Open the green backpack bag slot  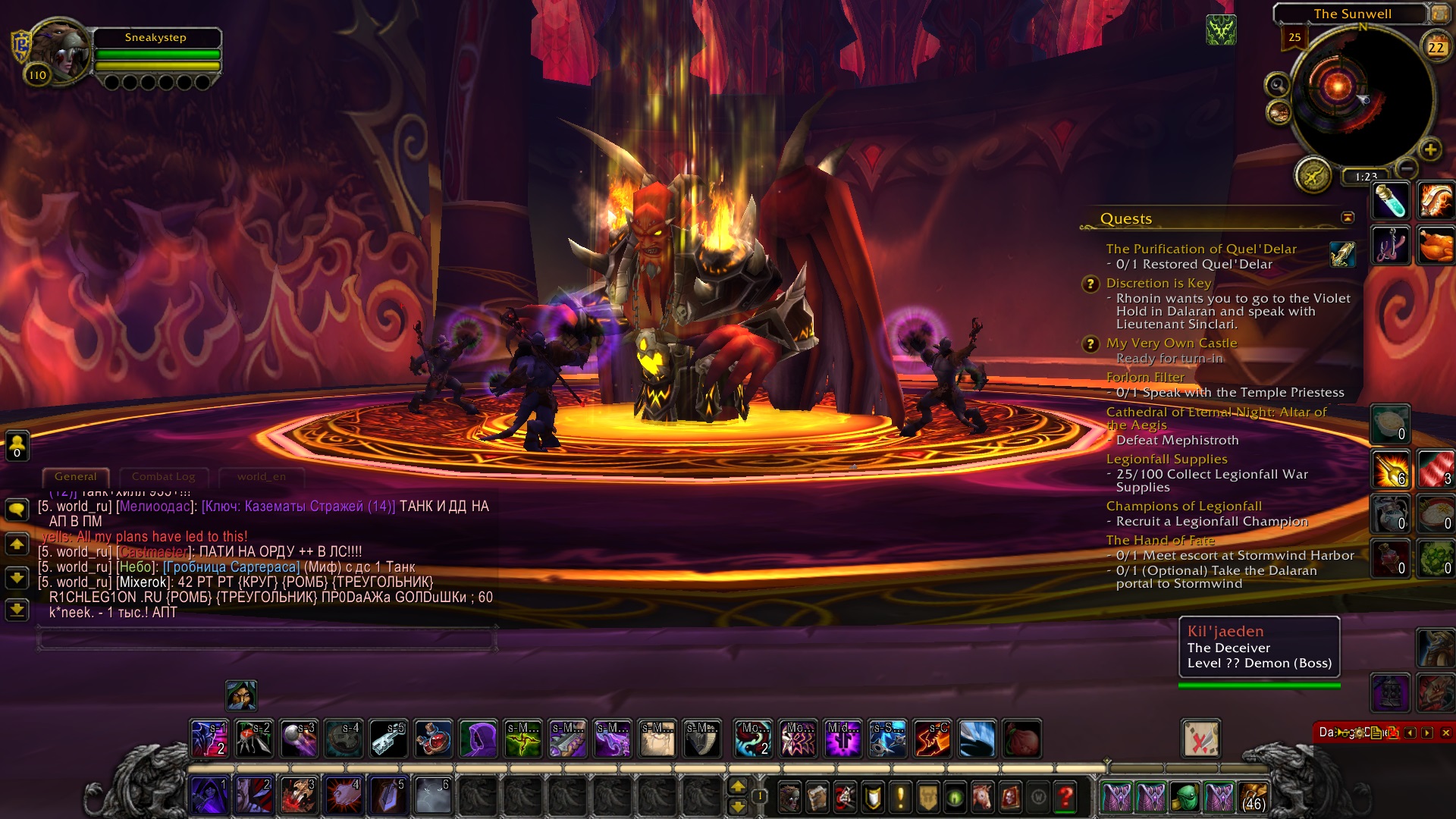click(1185, 797)
